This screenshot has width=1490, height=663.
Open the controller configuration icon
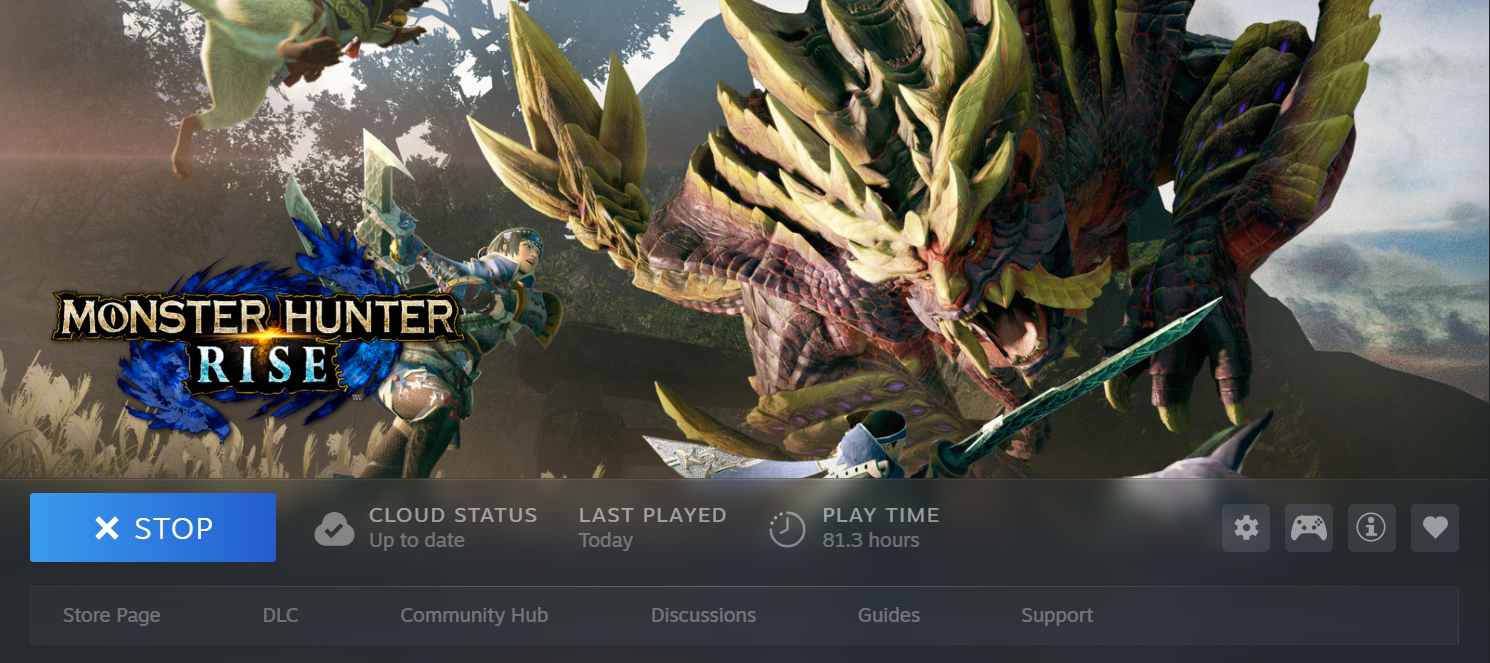tap(1308, 528)
